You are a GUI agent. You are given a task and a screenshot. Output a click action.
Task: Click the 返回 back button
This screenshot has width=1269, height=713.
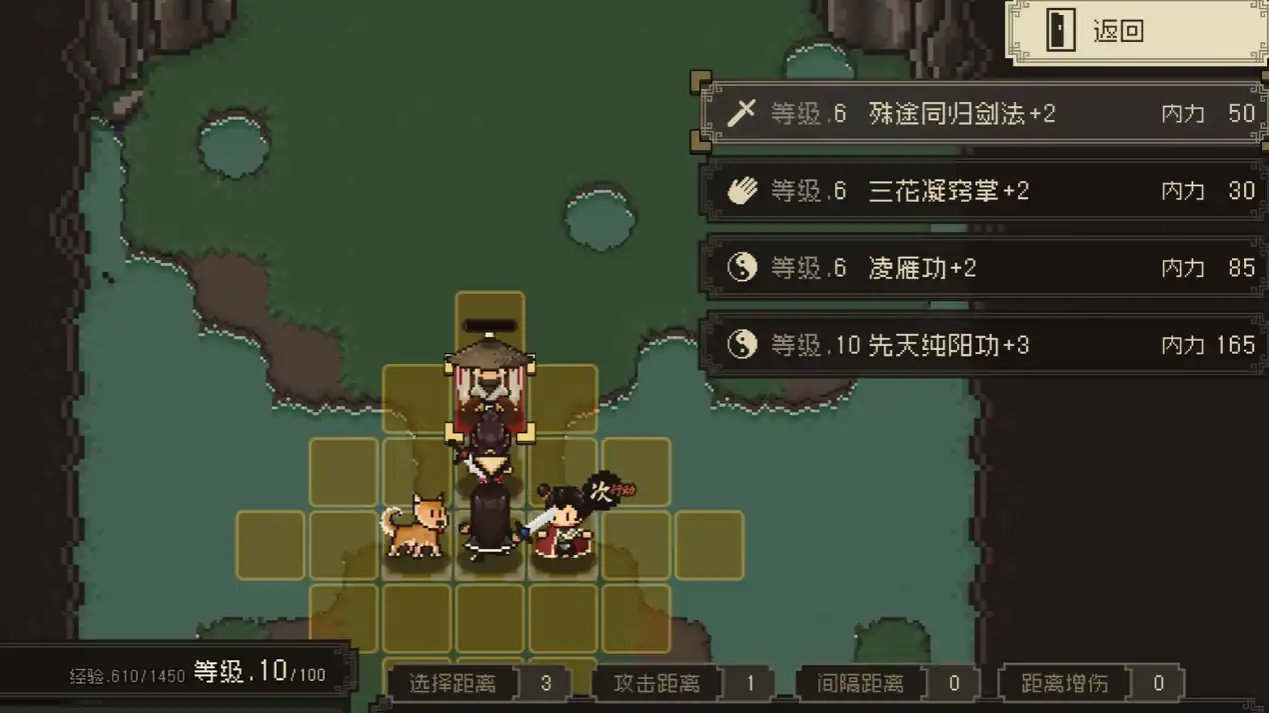[1136, 32]
